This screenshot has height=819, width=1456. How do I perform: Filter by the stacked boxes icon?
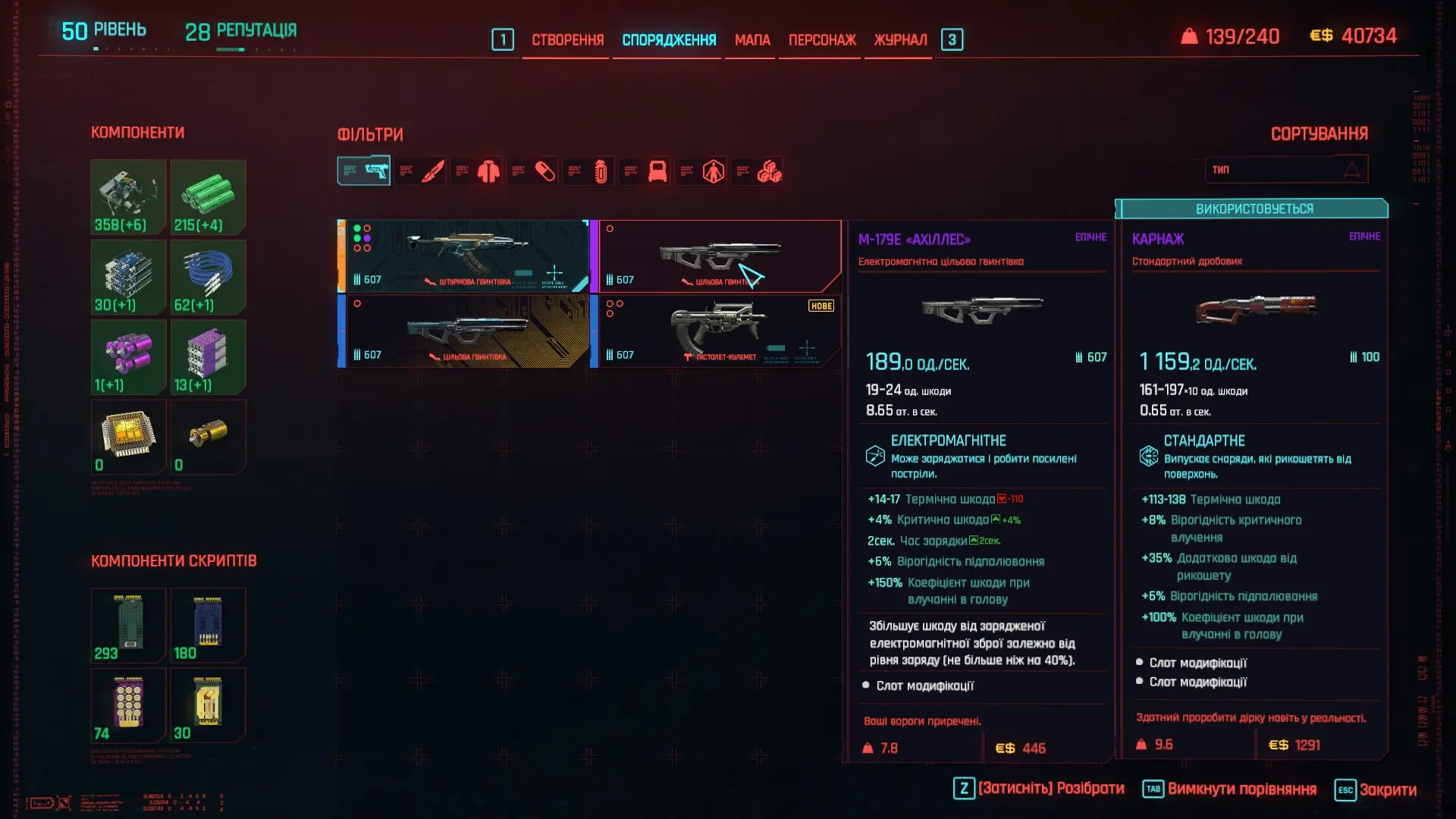[x=769, y=171]
